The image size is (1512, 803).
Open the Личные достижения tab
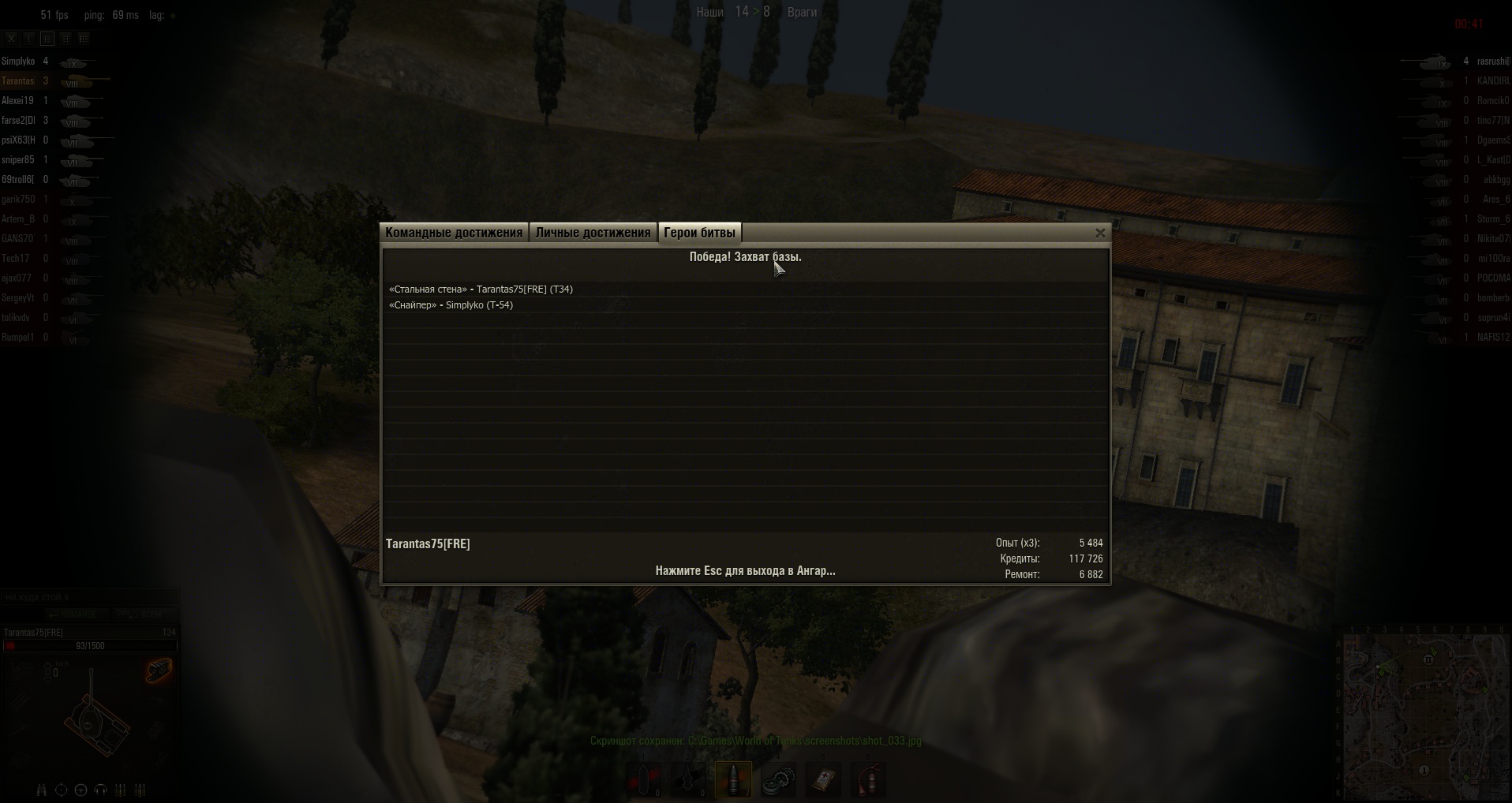tap(593, 233)
